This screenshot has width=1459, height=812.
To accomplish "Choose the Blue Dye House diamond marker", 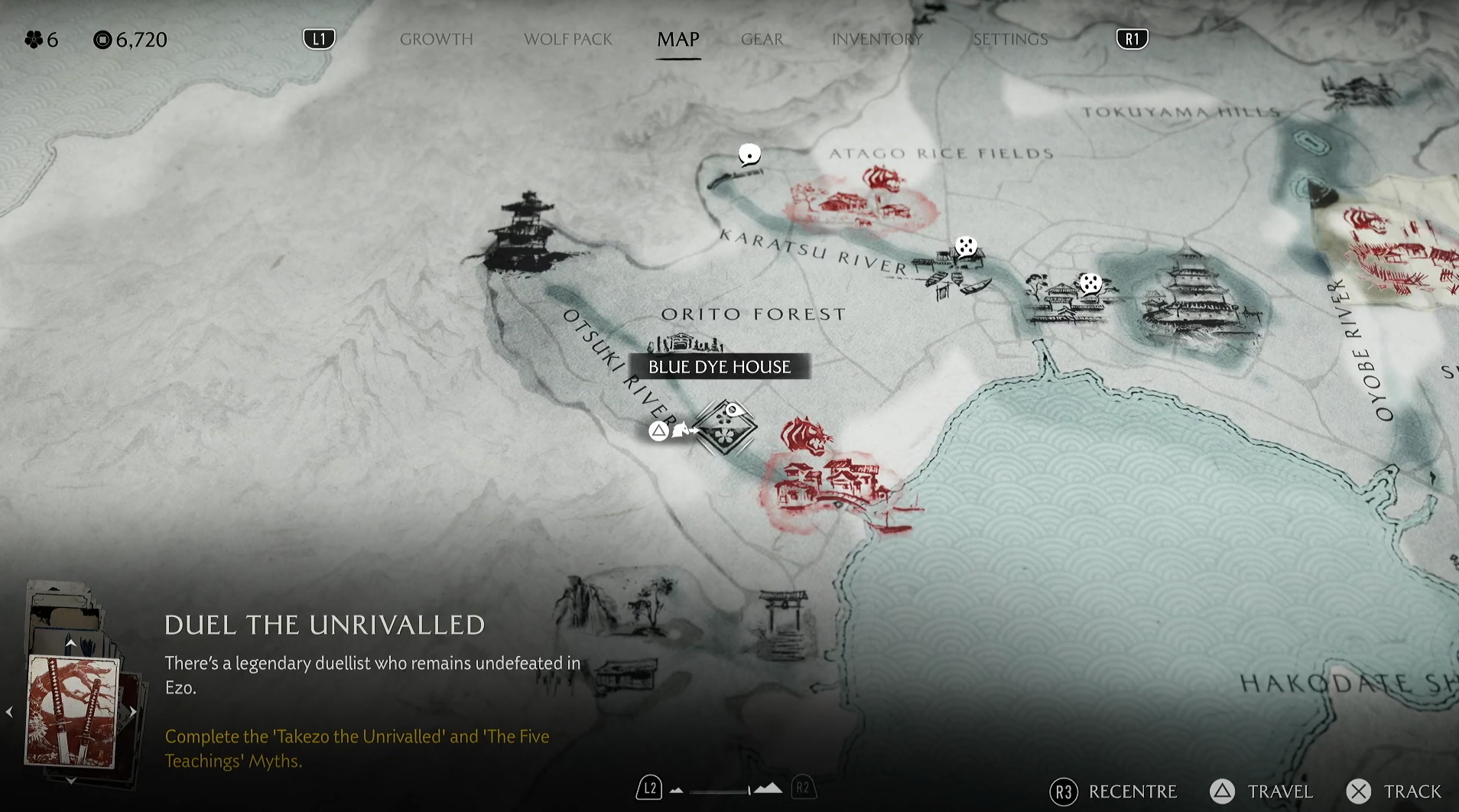I will coord(724,427).
